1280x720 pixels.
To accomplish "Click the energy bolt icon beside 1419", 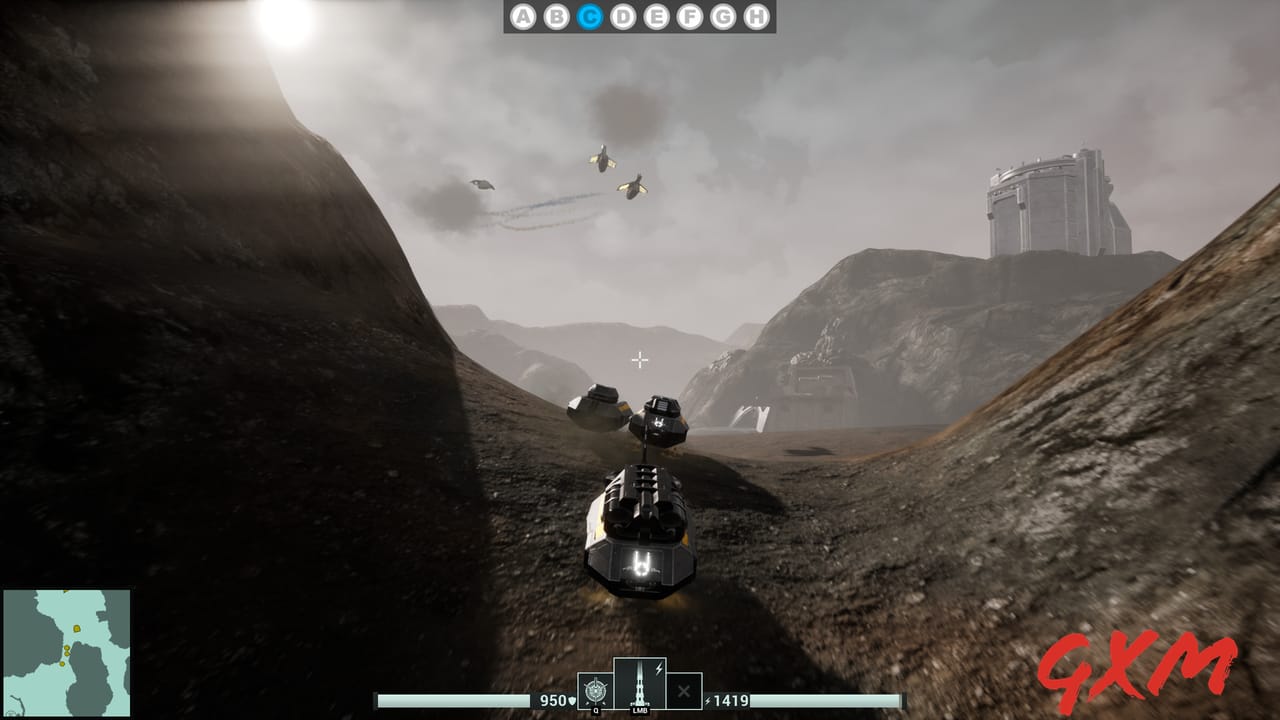I will [x=708, y=700].
